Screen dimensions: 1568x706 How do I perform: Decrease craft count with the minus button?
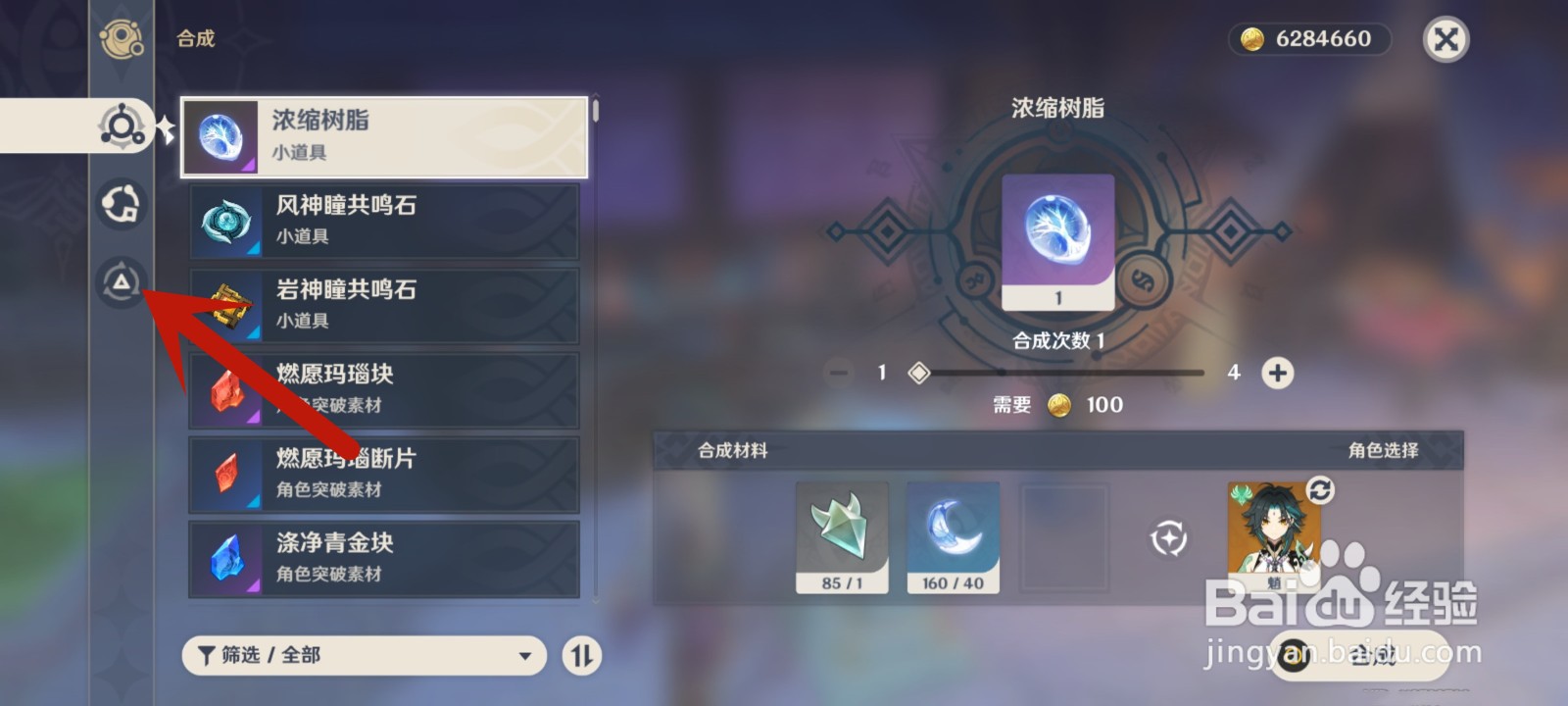838,373
